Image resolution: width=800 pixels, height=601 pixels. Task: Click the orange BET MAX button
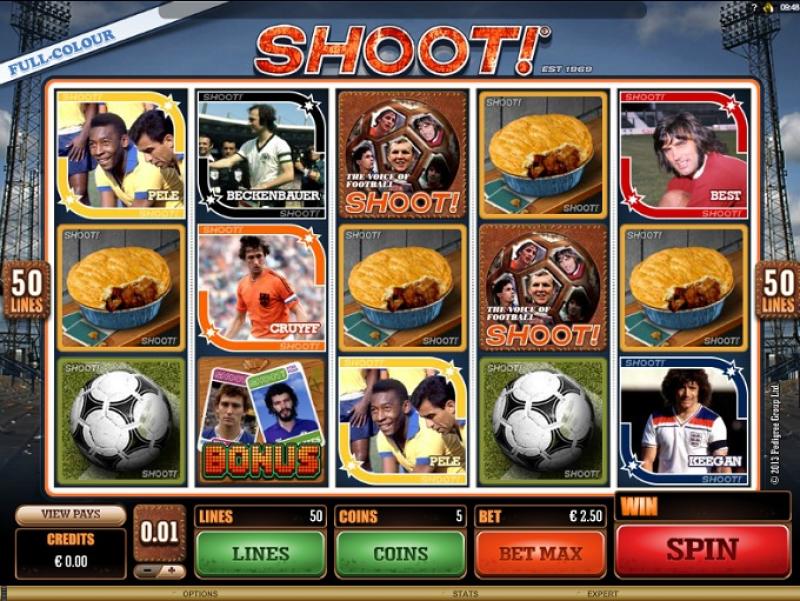pyautogui.click(x=540, y=553)
